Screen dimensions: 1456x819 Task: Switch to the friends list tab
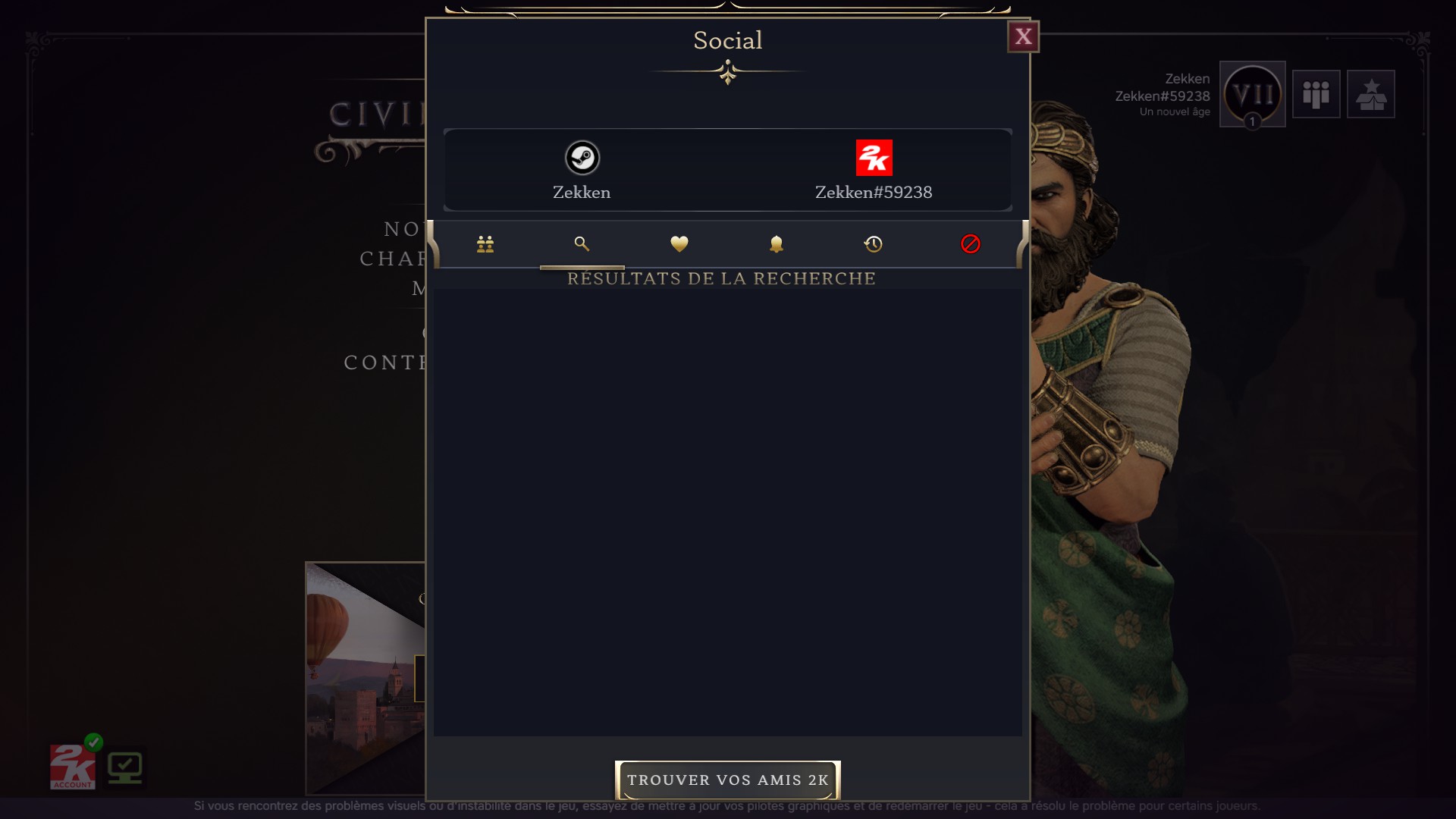pos(485,244)
